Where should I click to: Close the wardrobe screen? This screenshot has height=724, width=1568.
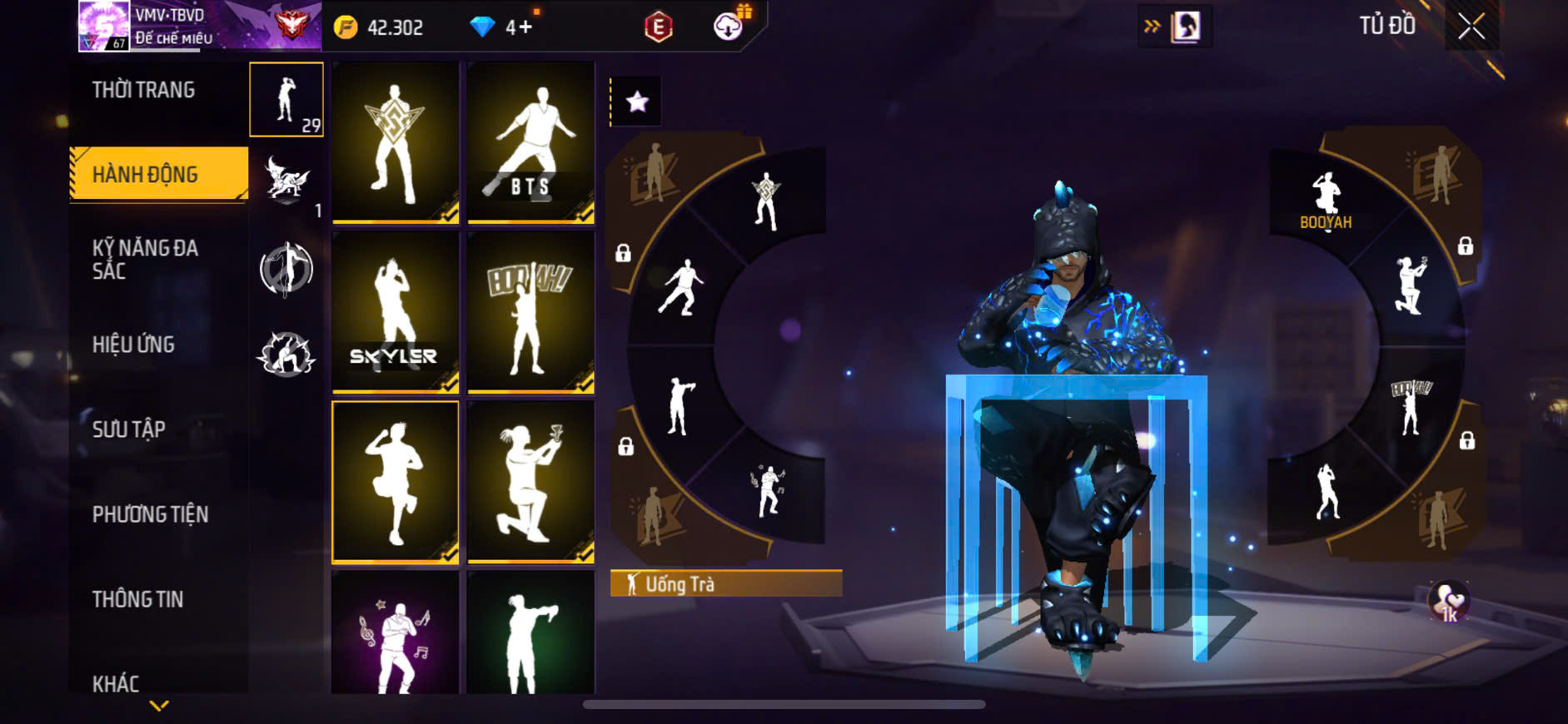tap(1471, 27)
